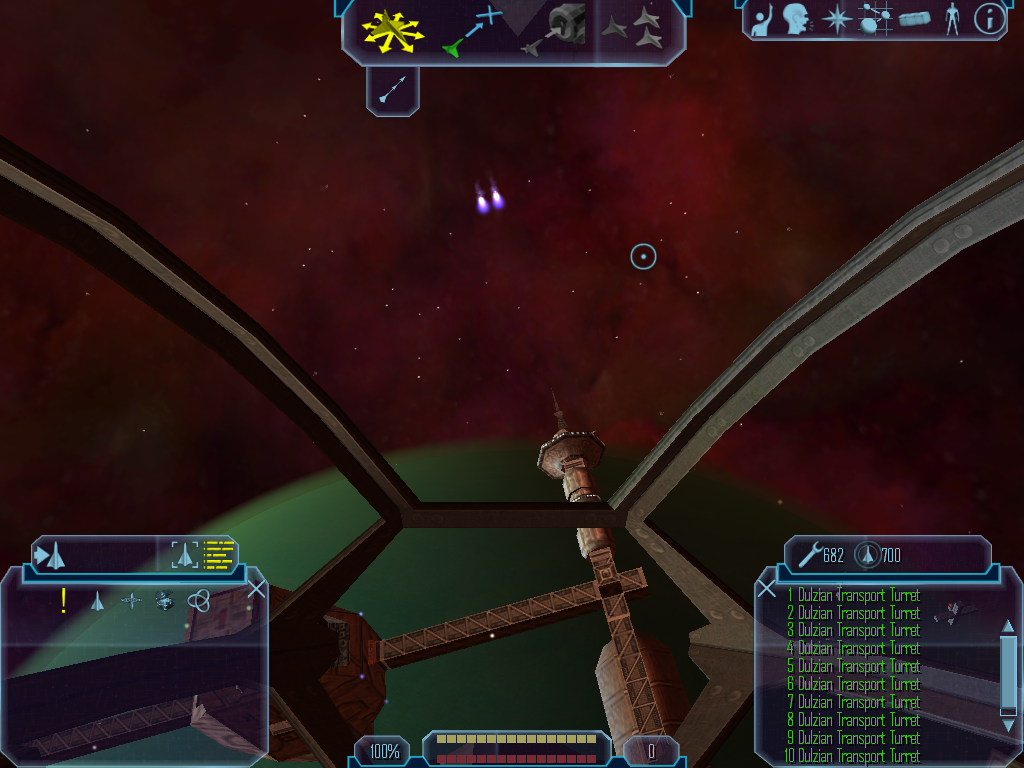This screenshot has width=1024, height=768.
Task: Select the yellow multi-arrow command icon
Action: click(394, 31)
